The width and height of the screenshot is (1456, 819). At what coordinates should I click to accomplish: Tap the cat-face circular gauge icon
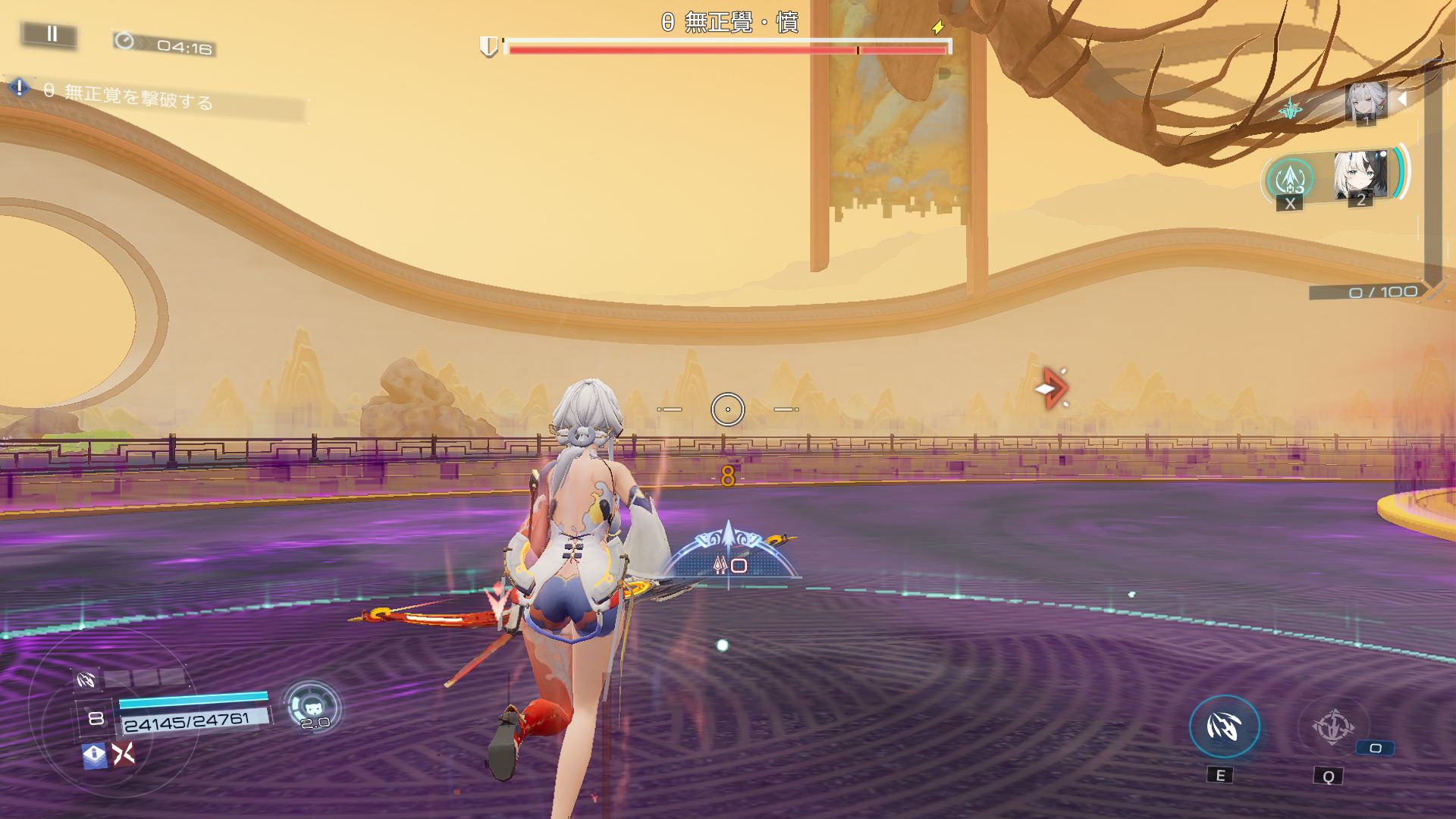312,705
